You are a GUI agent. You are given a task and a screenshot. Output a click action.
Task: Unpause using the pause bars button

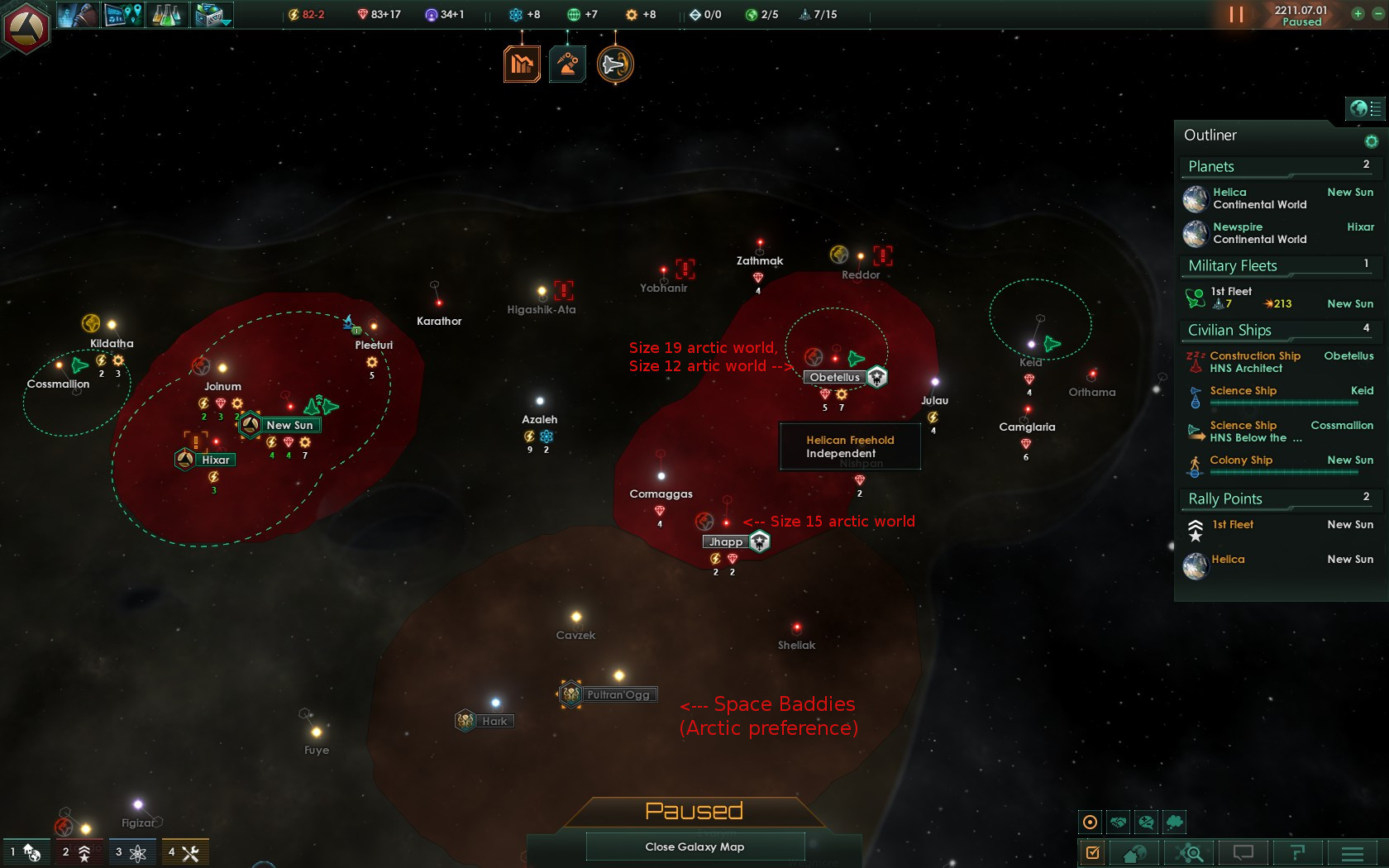pyautogui.click(x=1236, y=15)
